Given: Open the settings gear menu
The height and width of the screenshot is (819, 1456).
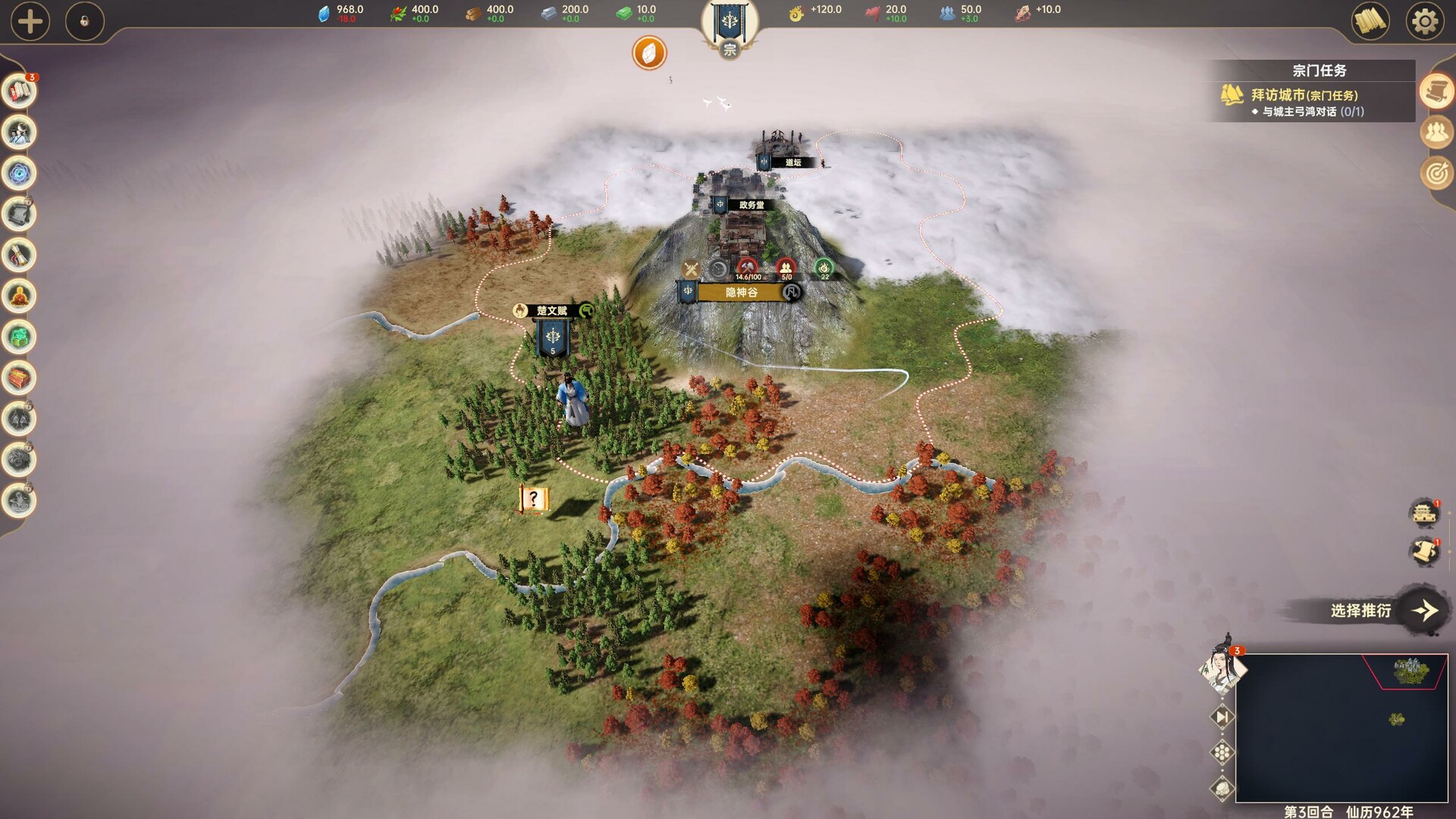Looking at the screenshot, I should click(1424, 21).
